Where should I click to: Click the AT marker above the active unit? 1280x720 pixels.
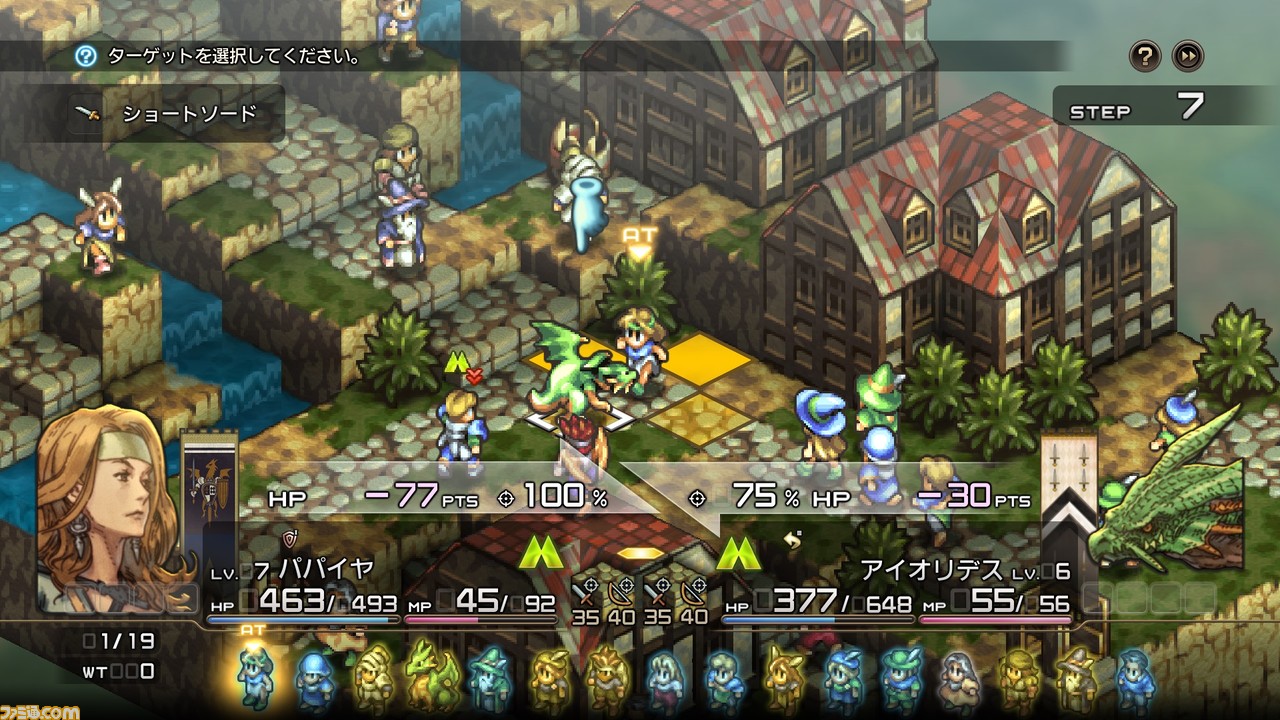pos(637,233)
